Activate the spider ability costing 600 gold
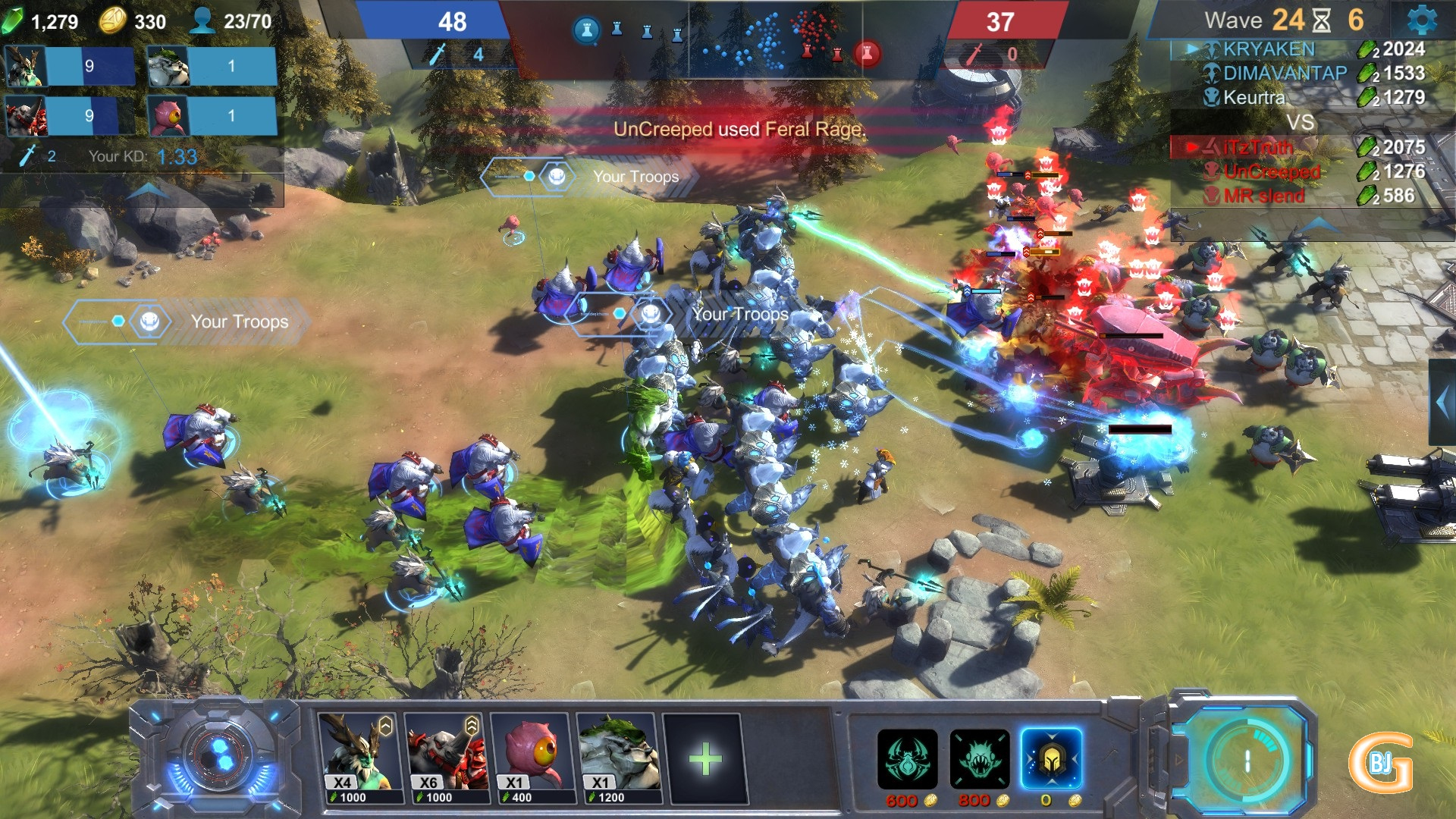 tap(907, 759)
